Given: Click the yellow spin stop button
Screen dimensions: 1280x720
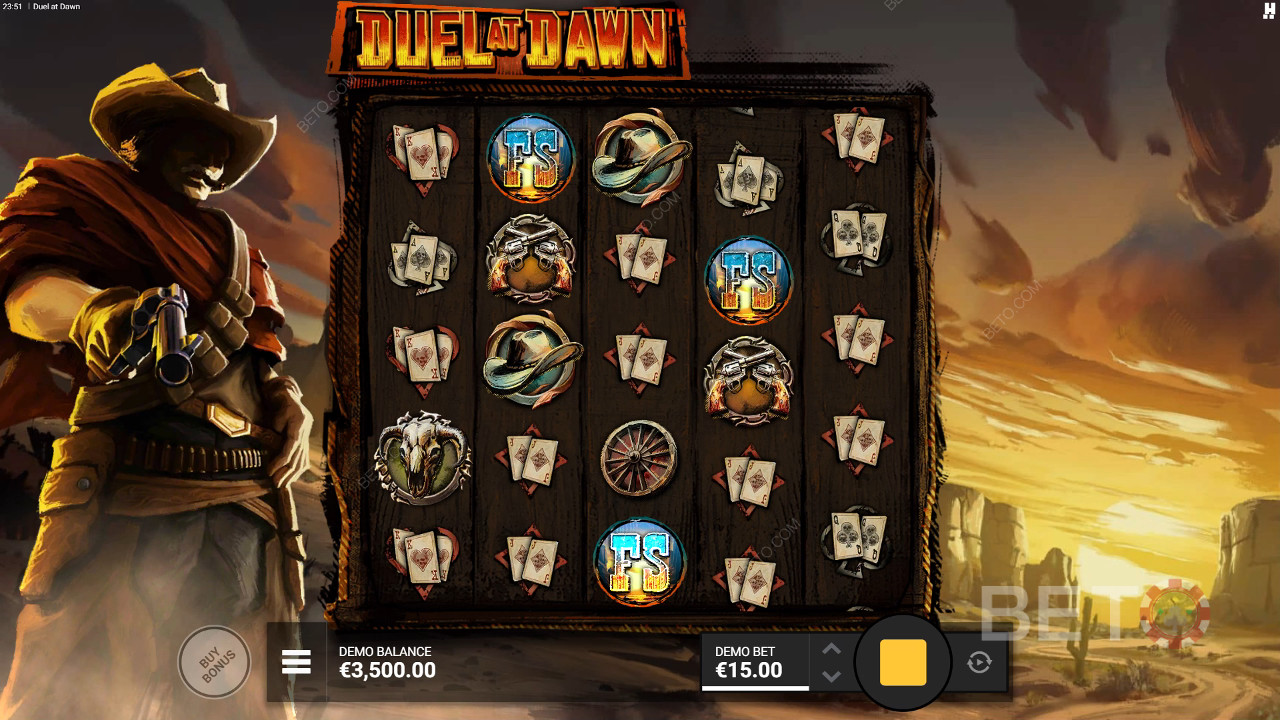Looking at the screenshot, I should (x=903, y=662).
